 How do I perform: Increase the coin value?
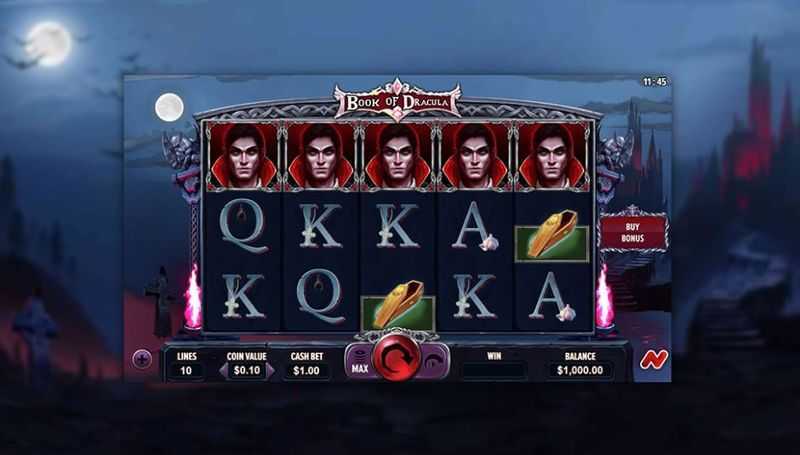pos(270,370)
